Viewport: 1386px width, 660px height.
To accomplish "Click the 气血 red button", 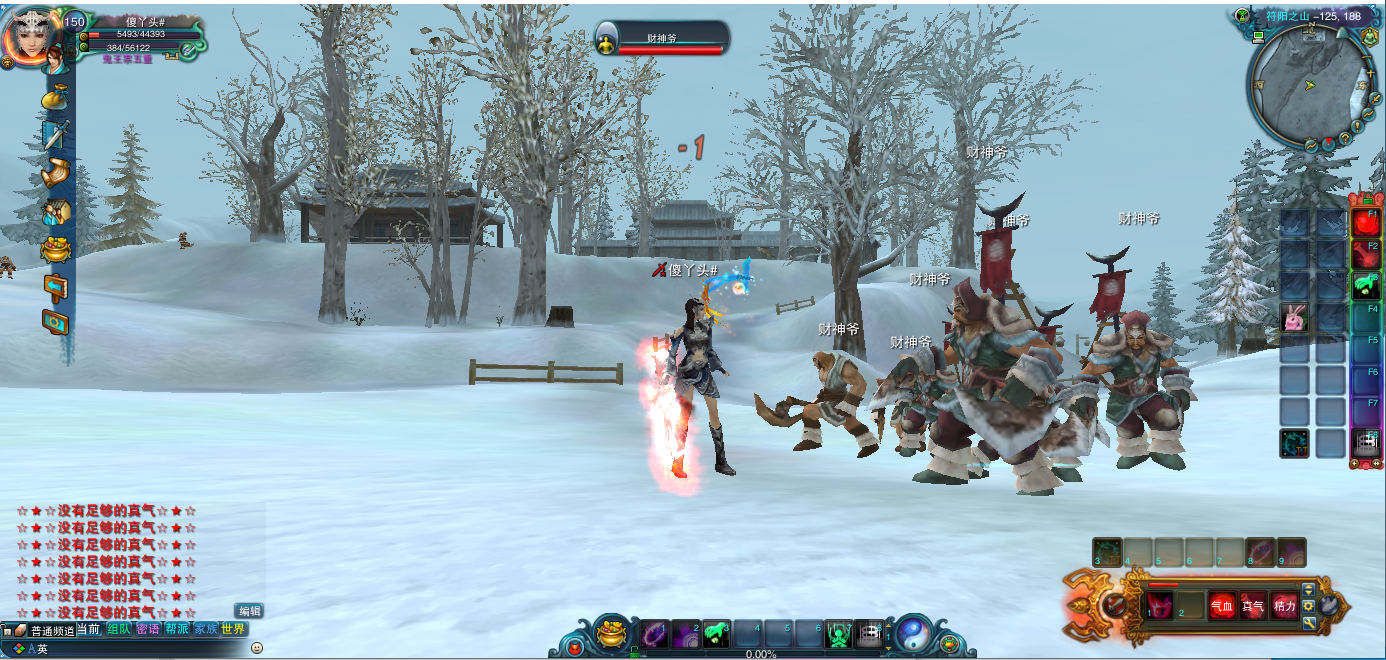I will 1222,606.
